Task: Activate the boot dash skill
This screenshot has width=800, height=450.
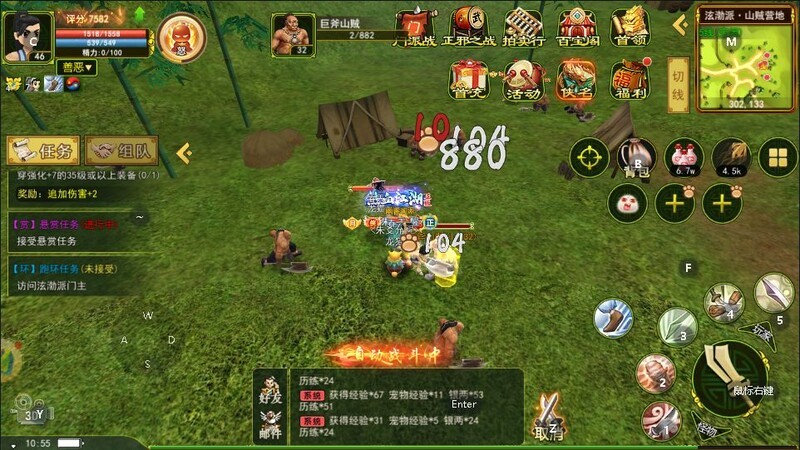Action: [613, 318]
